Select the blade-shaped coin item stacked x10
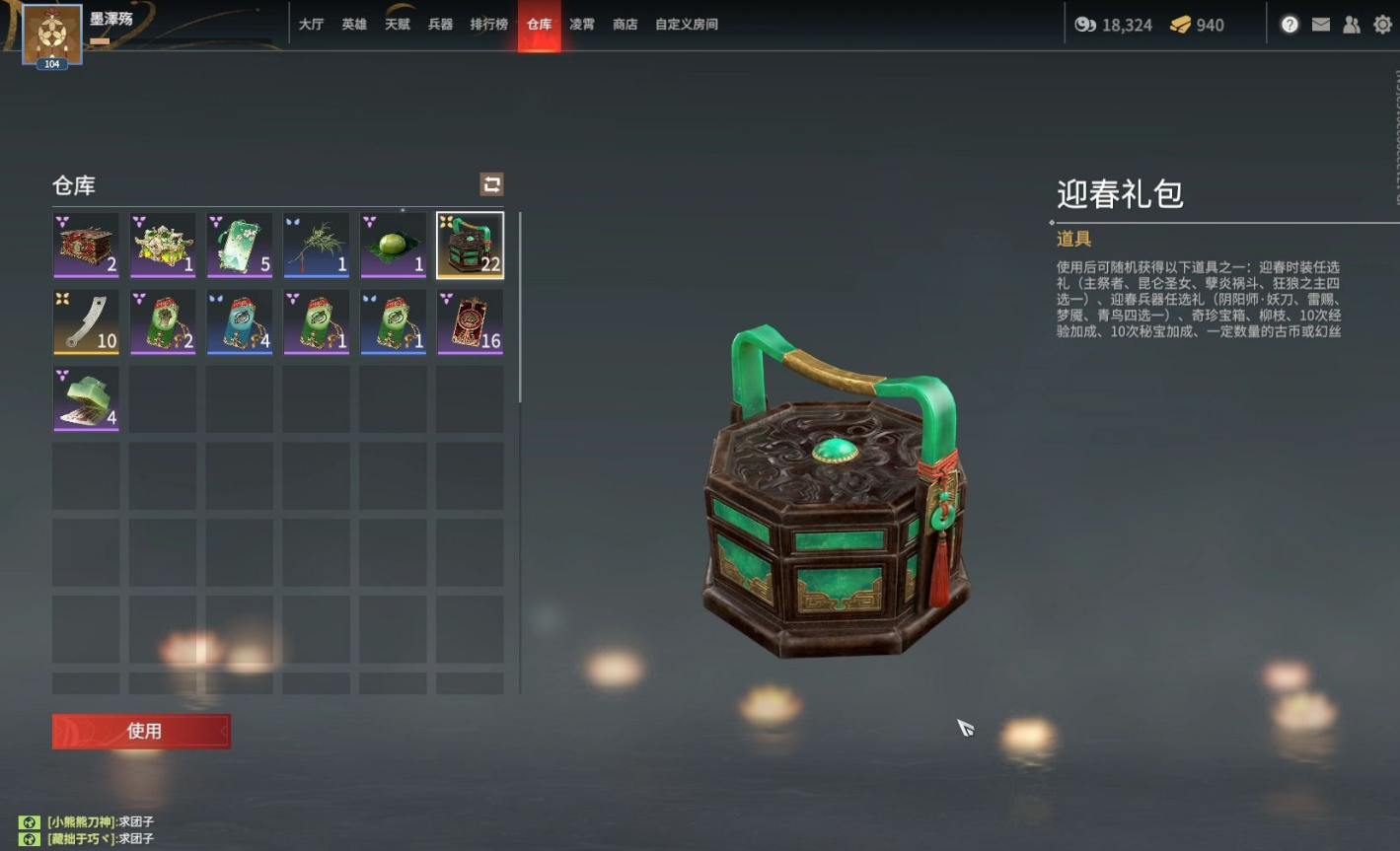The image size is (1400, 851). (x=85, y=321)
